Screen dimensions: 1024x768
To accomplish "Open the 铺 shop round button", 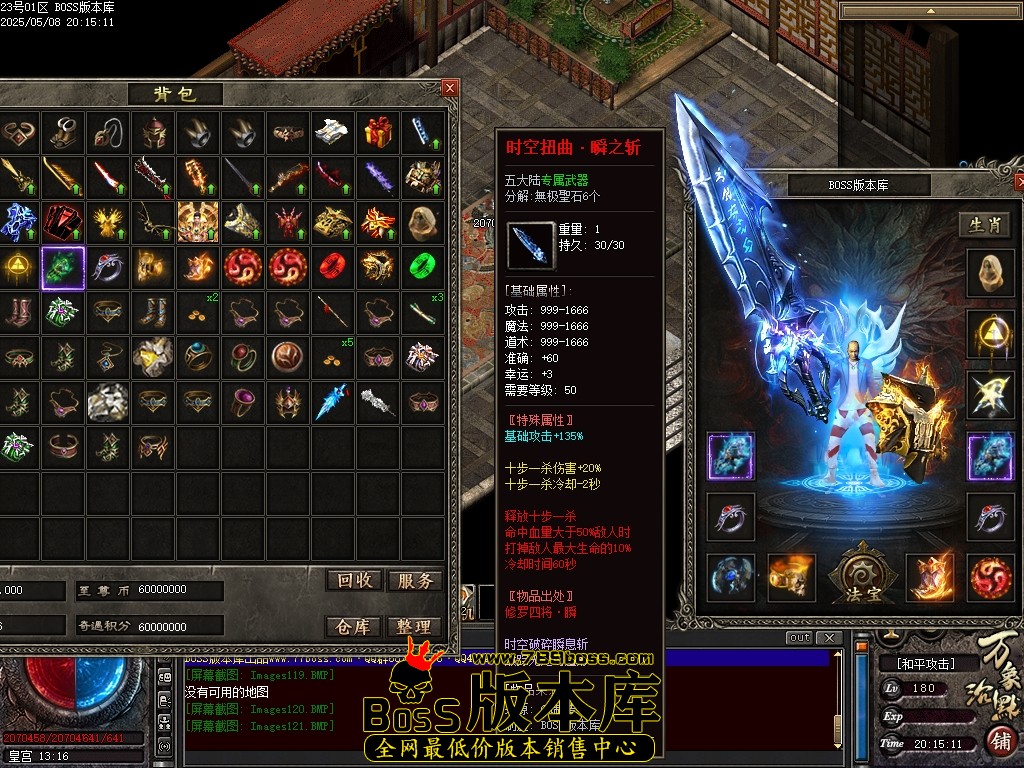I will click(1000, 742).
